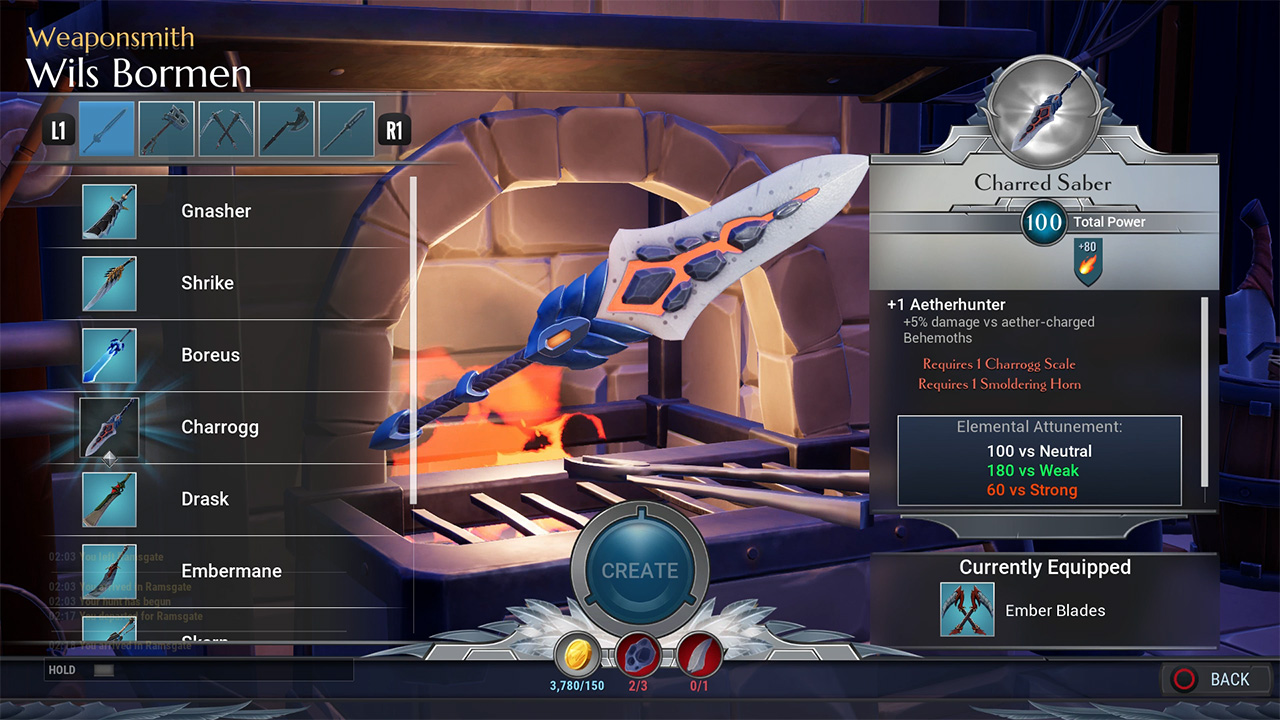Click the +80 blaze element badge

[x=1087, y=262]
